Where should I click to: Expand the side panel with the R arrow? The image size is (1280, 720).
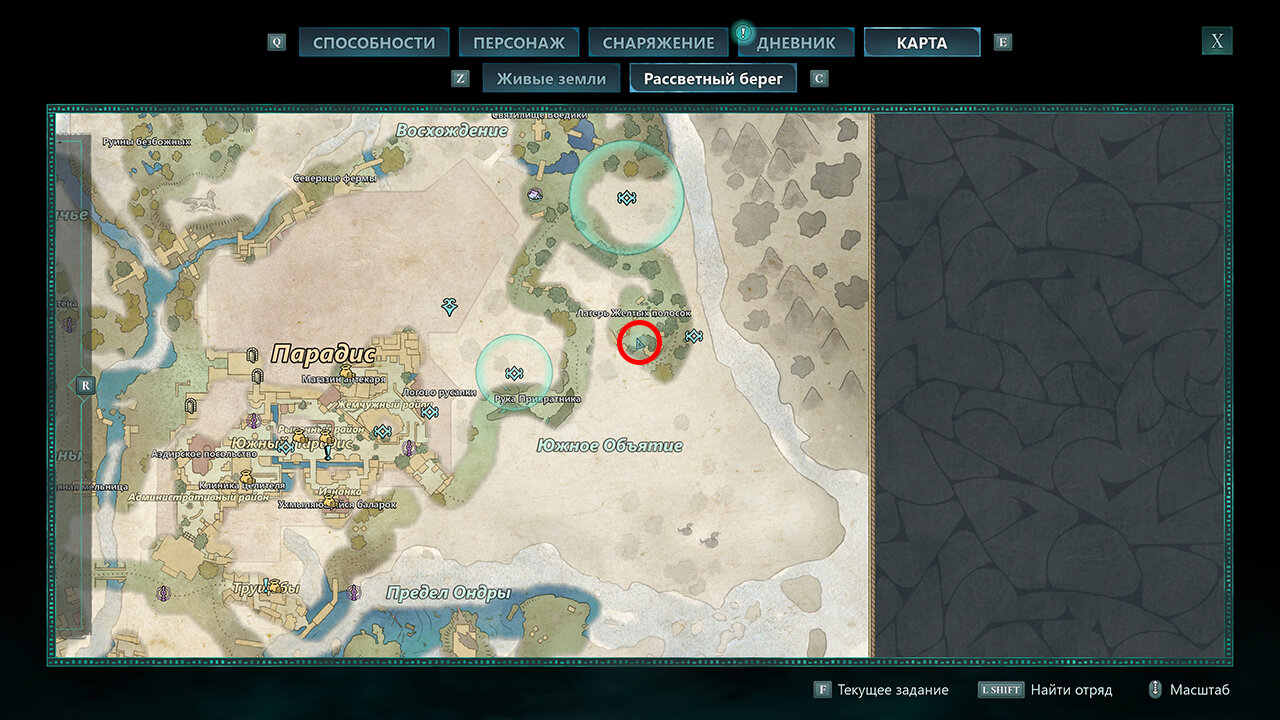click(84, 385)
